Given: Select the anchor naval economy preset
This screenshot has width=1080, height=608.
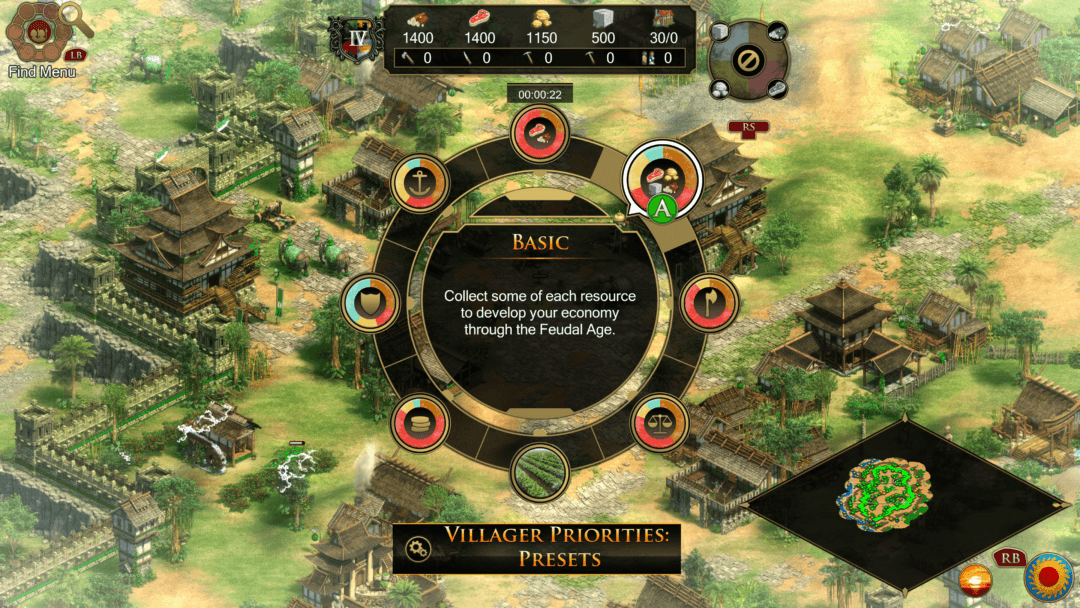Looking at the screenshot, I should 421,183.
